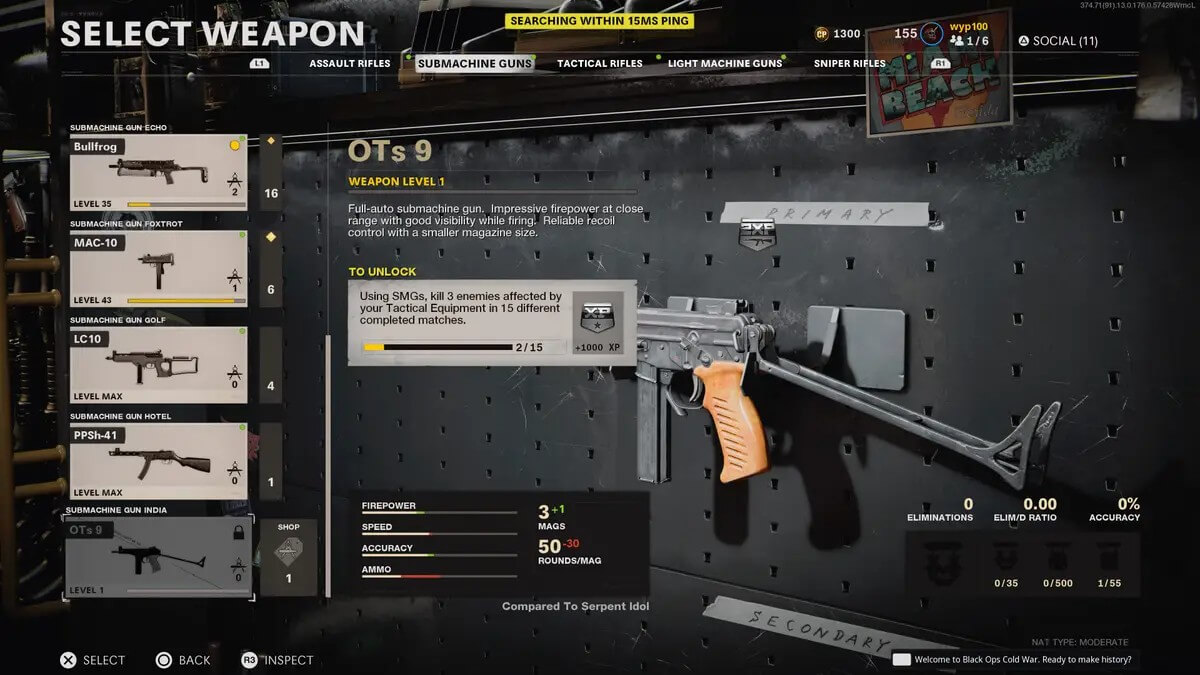Select the locked OTs 9 weapon card
Screen dimensions: 1200x675
(158, 557)
